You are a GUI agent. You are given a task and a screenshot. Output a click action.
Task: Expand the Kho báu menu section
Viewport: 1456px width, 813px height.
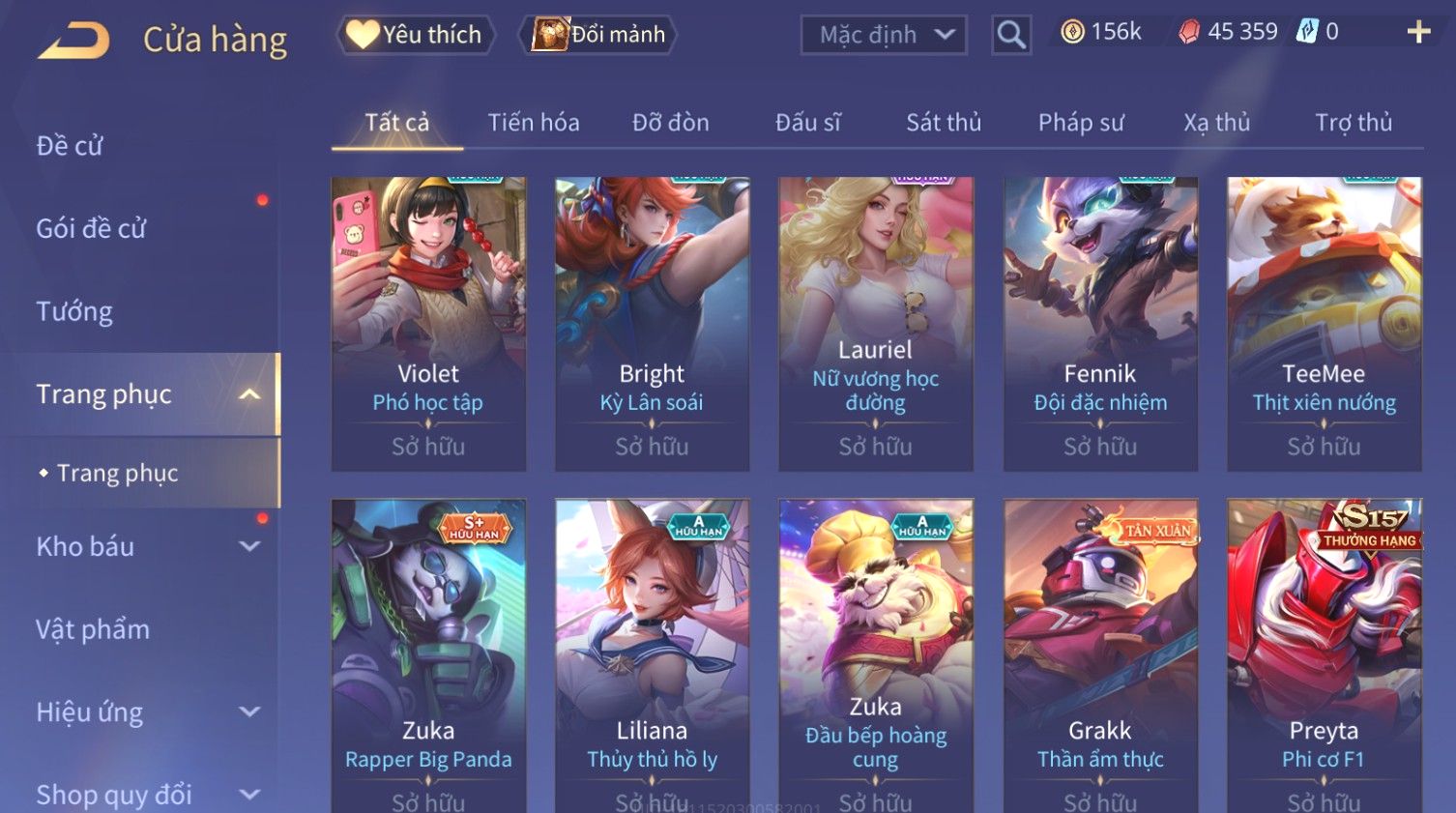145,546
